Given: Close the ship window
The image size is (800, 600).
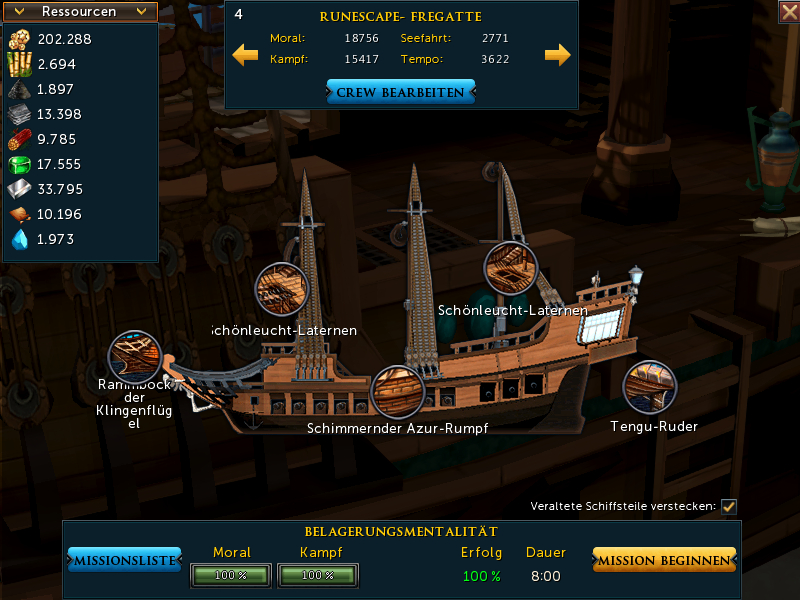Looking at the screenshot, I should coord(788,11).
